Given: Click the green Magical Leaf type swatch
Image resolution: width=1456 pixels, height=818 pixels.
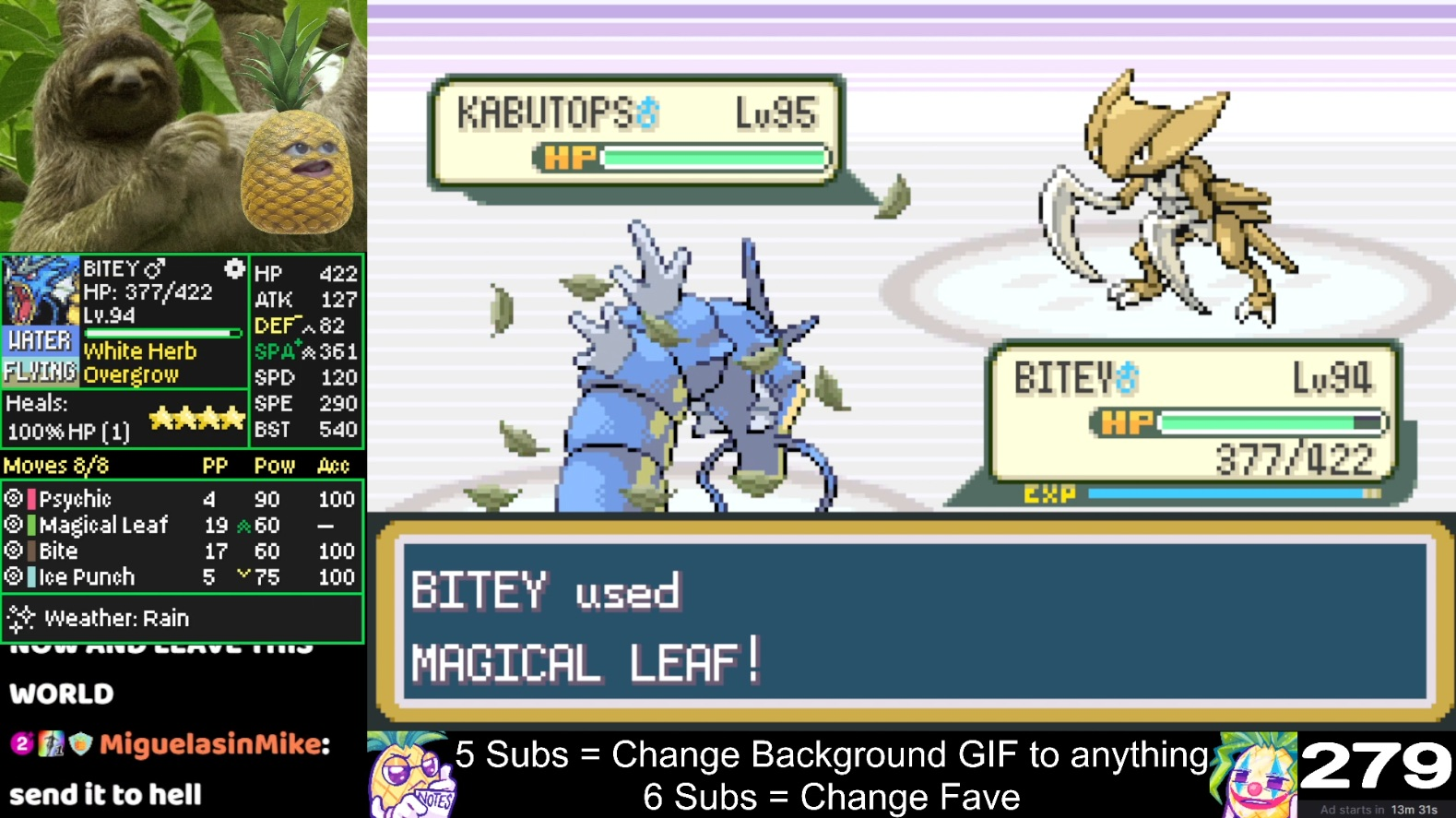Looking at the screenshot, I should pos(31,524).
